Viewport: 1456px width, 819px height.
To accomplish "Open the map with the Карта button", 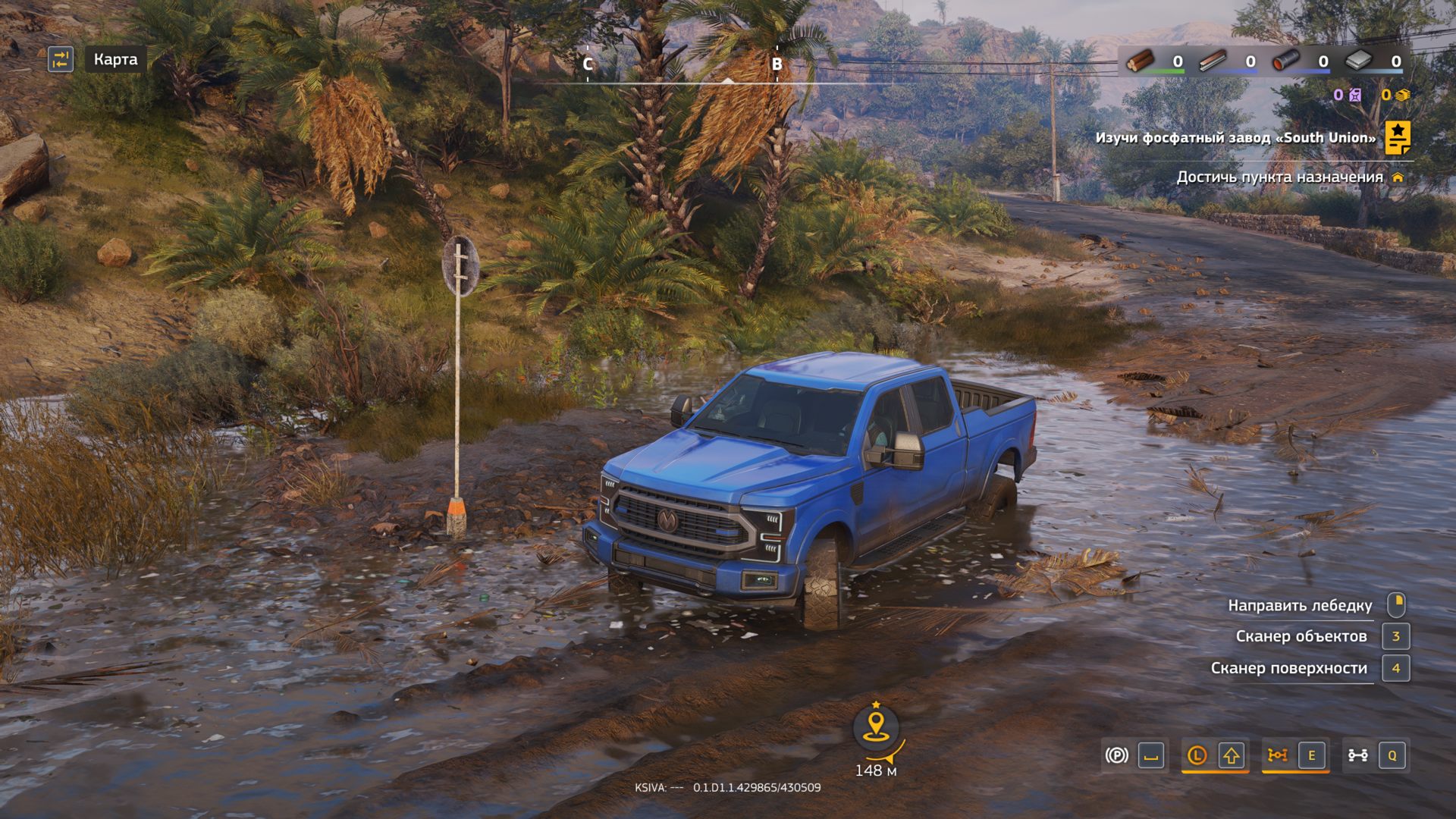I will tap(115, 59).
